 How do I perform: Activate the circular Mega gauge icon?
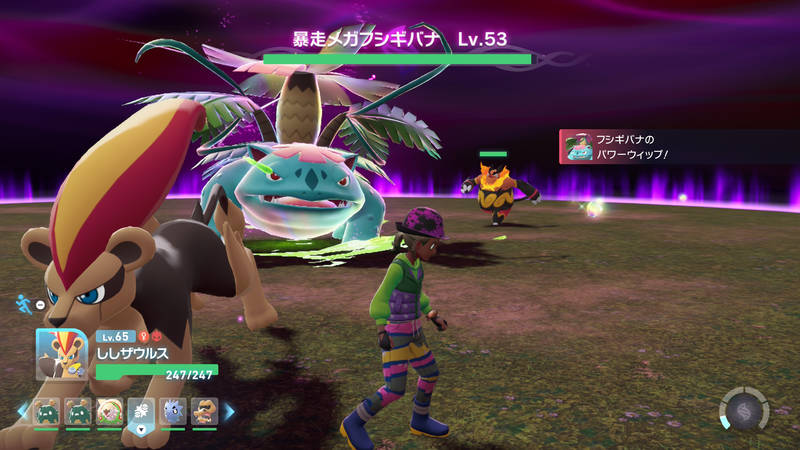point(744,410)
